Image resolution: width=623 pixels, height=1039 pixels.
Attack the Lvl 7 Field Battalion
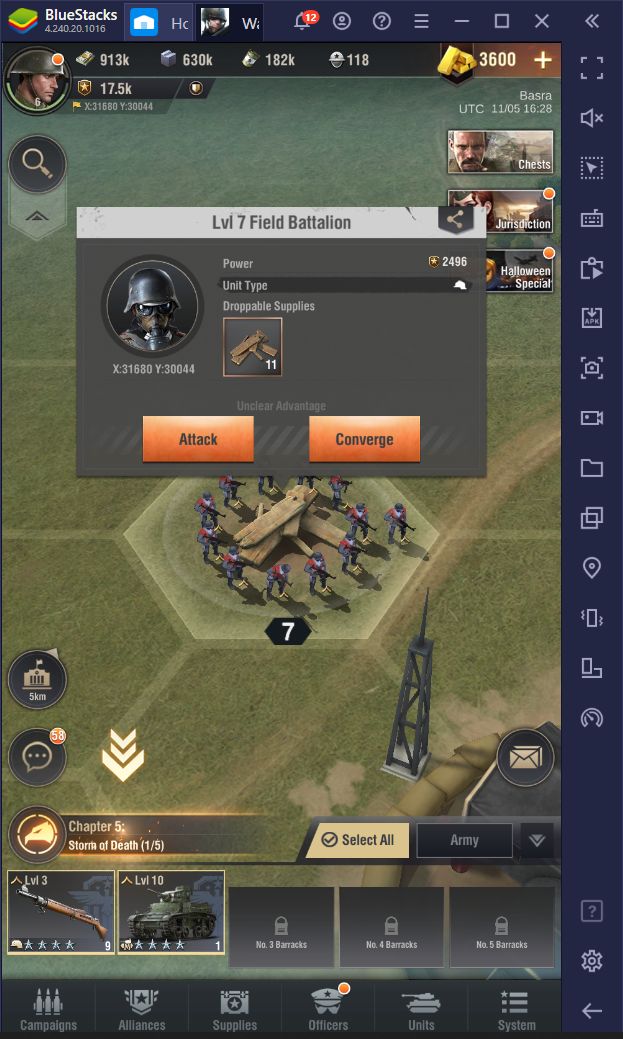click(x=198, y=439)
